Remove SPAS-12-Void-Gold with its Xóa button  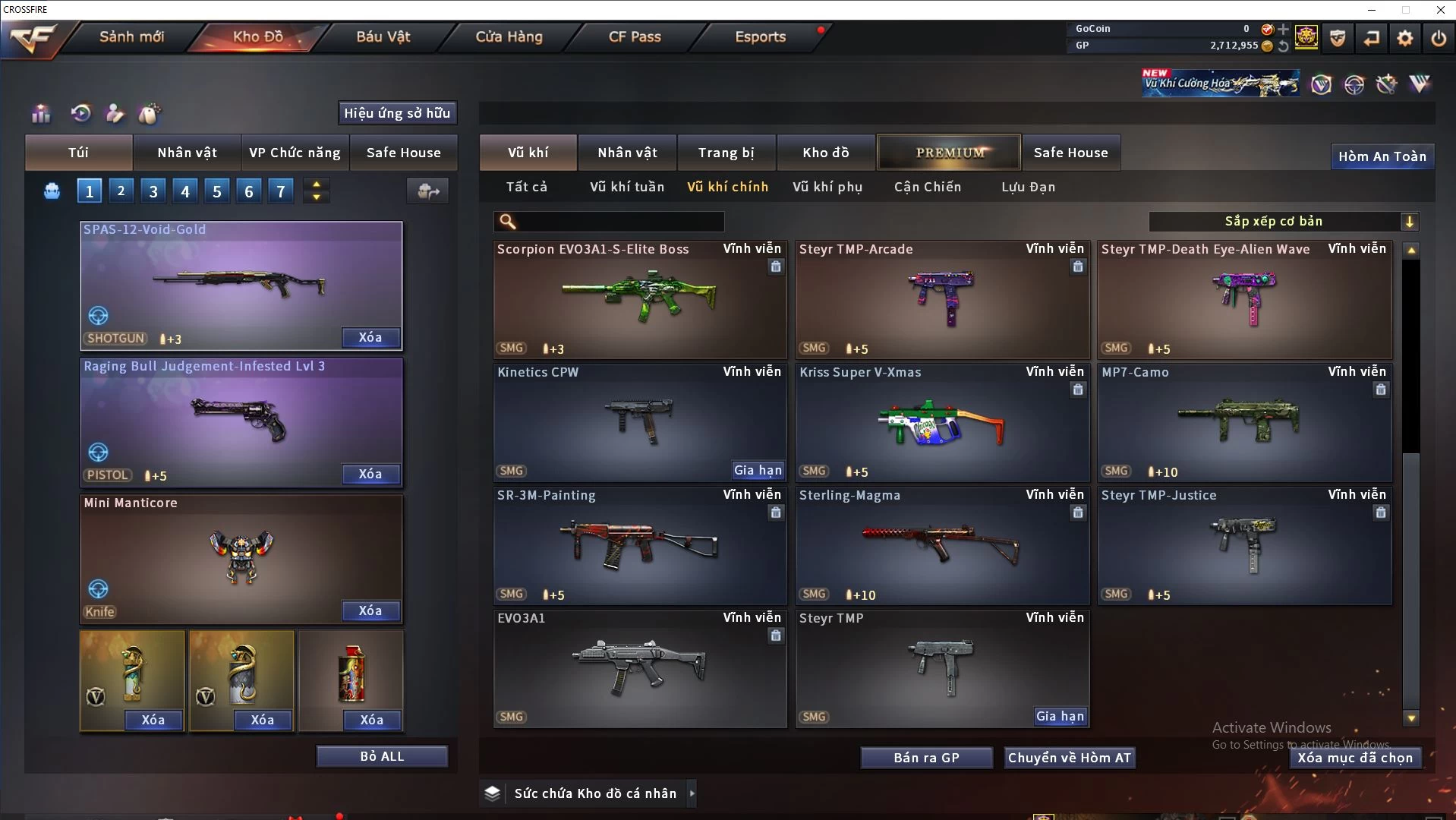370,337
